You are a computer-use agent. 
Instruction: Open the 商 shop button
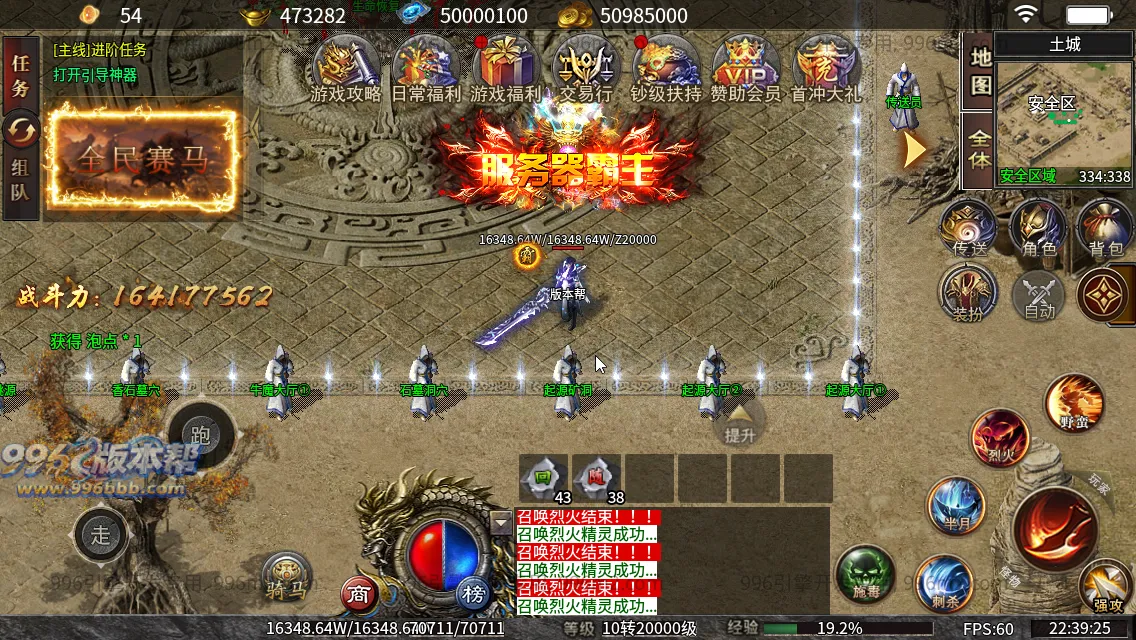pos(359,594)
